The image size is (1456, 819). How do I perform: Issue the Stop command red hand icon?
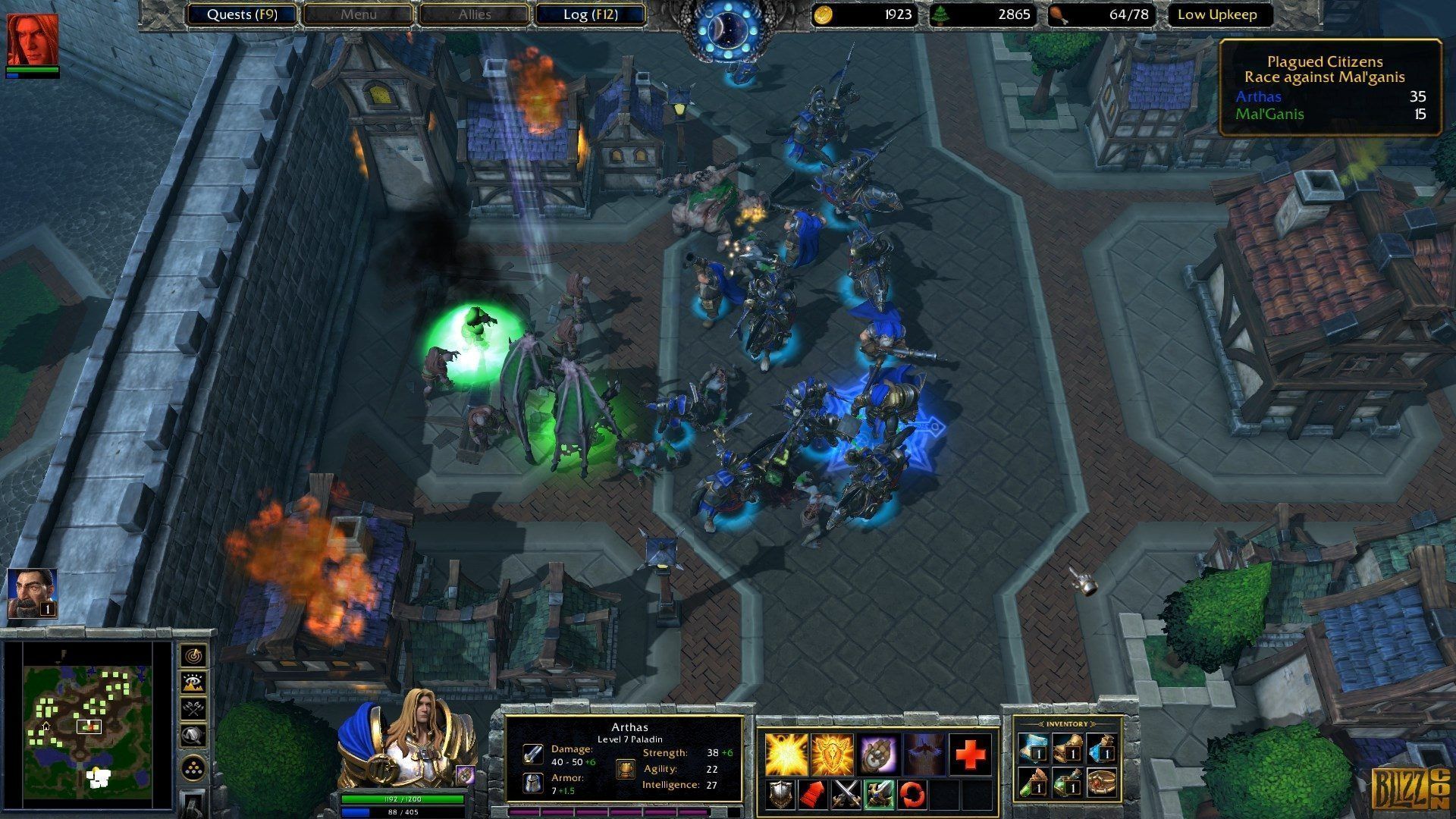click(x=814, y=794)
